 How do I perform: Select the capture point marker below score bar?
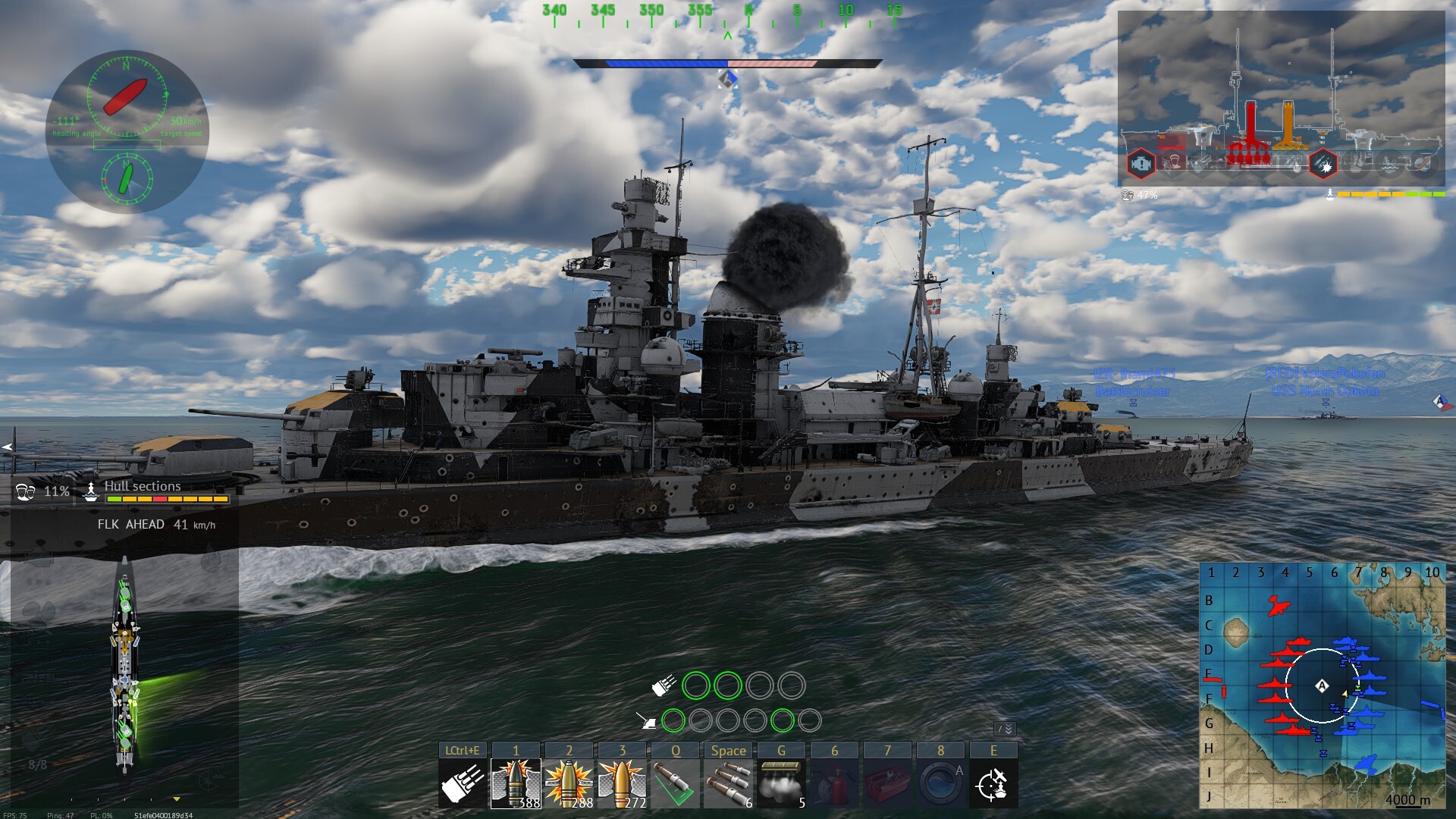[x=728, y=78]
